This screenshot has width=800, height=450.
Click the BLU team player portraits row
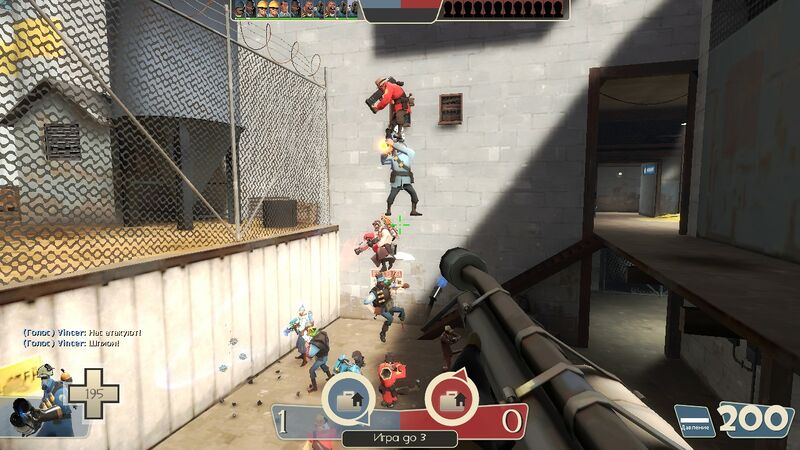pyautogui.click(x=296, y=10)
